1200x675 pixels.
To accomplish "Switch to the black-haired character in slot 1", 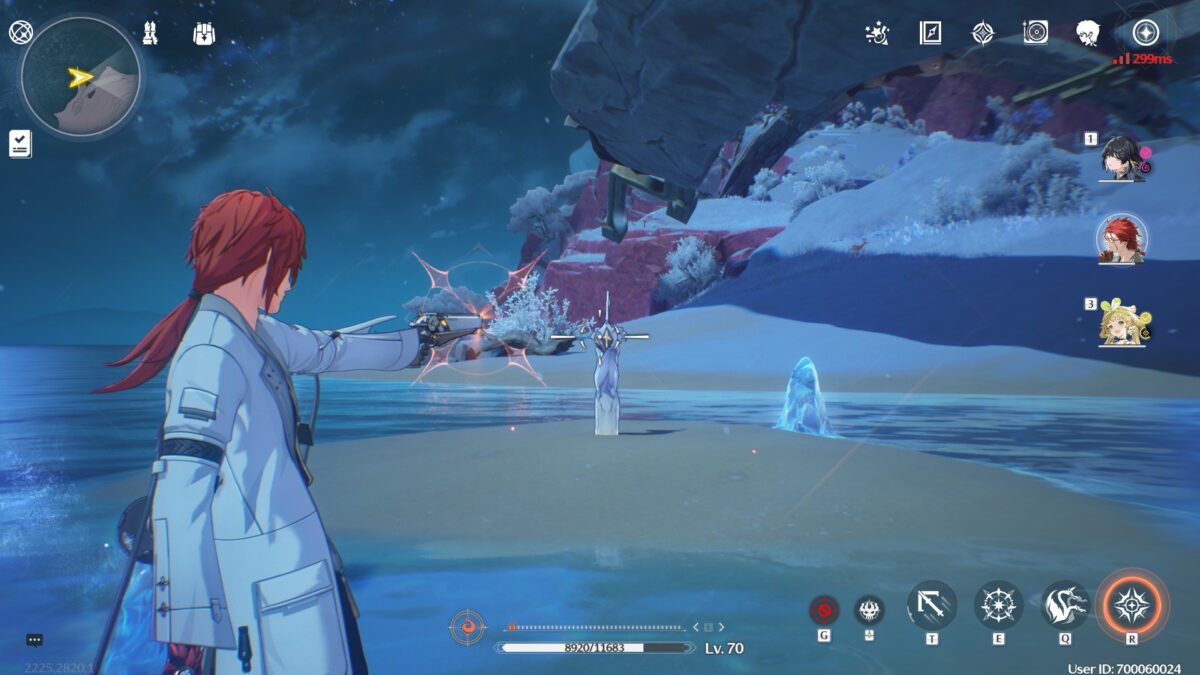I will [x=1121, y=159].
